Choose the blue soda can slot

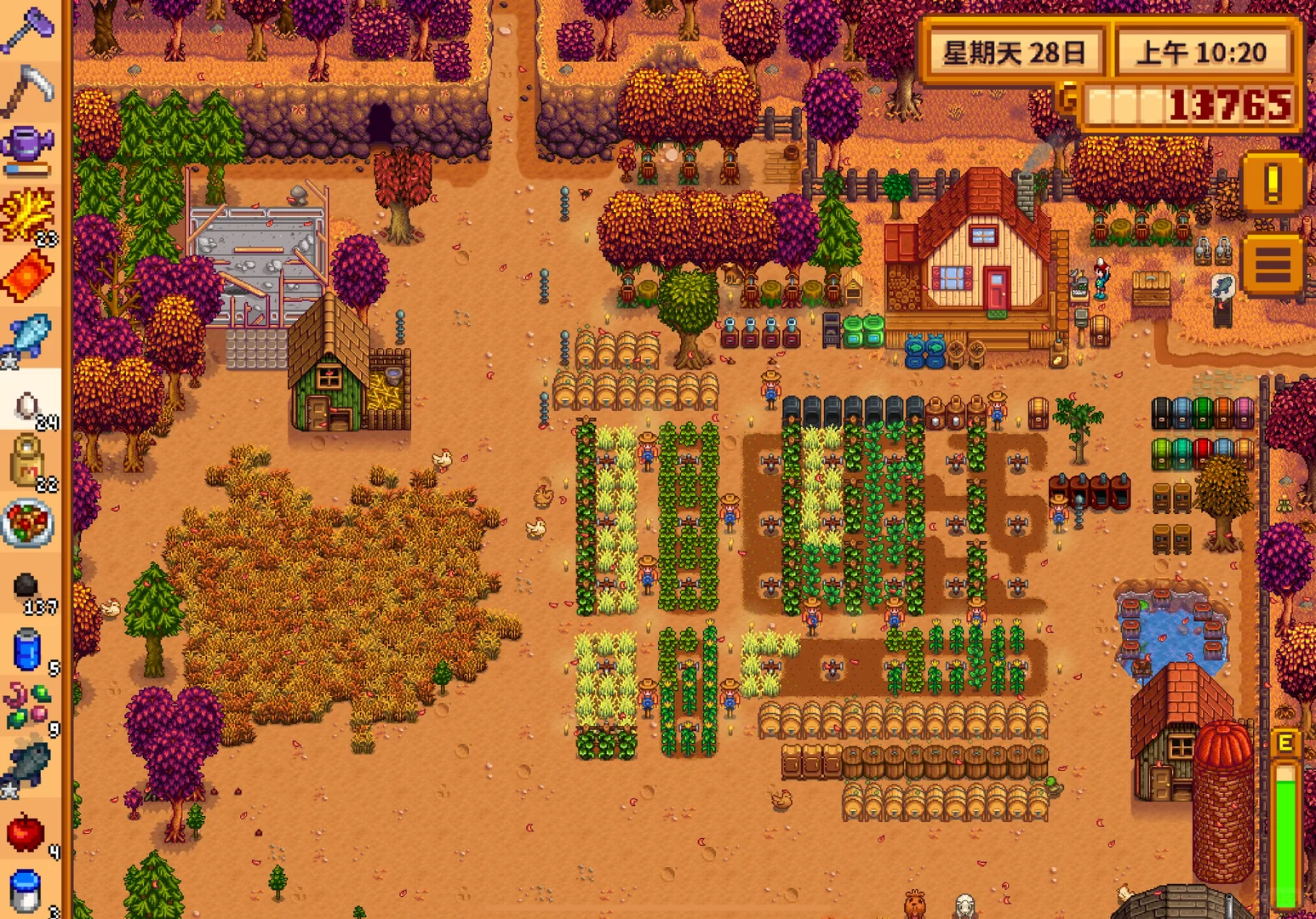pyautogui.click(x=29, y=650)
